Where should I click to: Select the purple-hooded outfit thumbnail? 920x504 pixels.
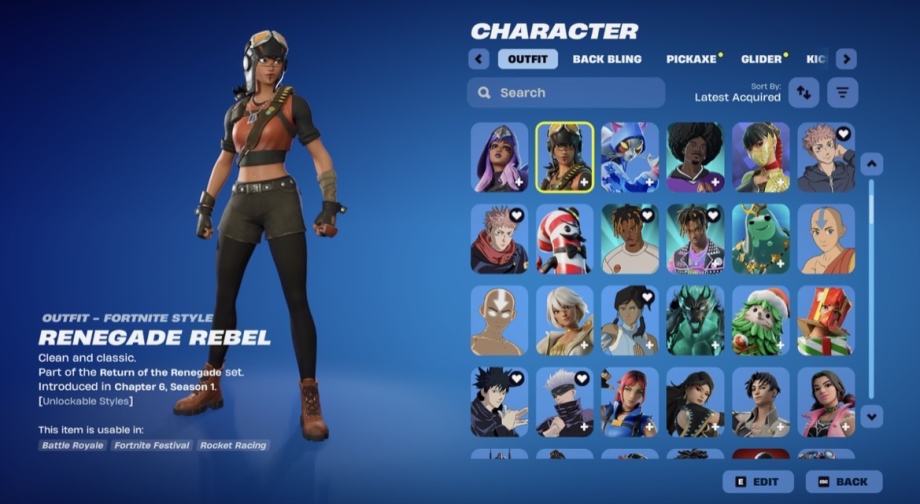tap(500, 157)
